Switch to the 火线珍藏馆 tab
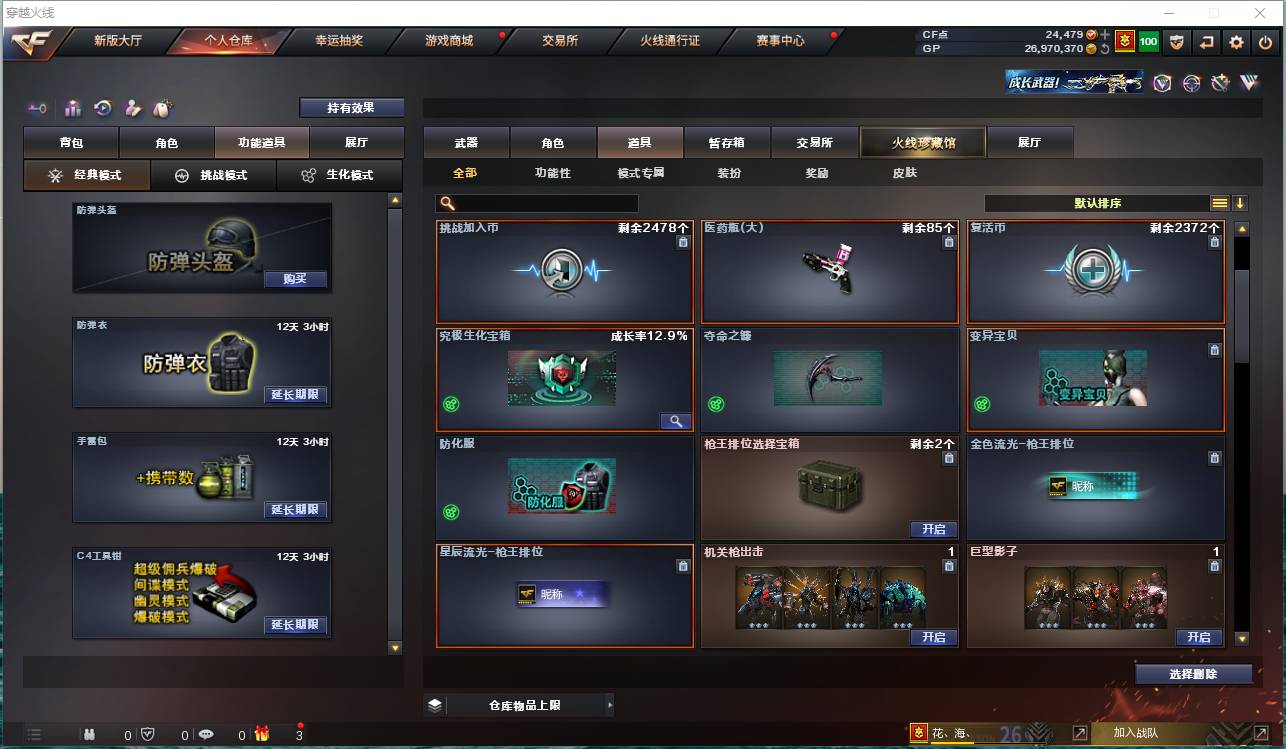Image resolution: width=1286 pixels, height=749 pixels. (x=921, y=142)
